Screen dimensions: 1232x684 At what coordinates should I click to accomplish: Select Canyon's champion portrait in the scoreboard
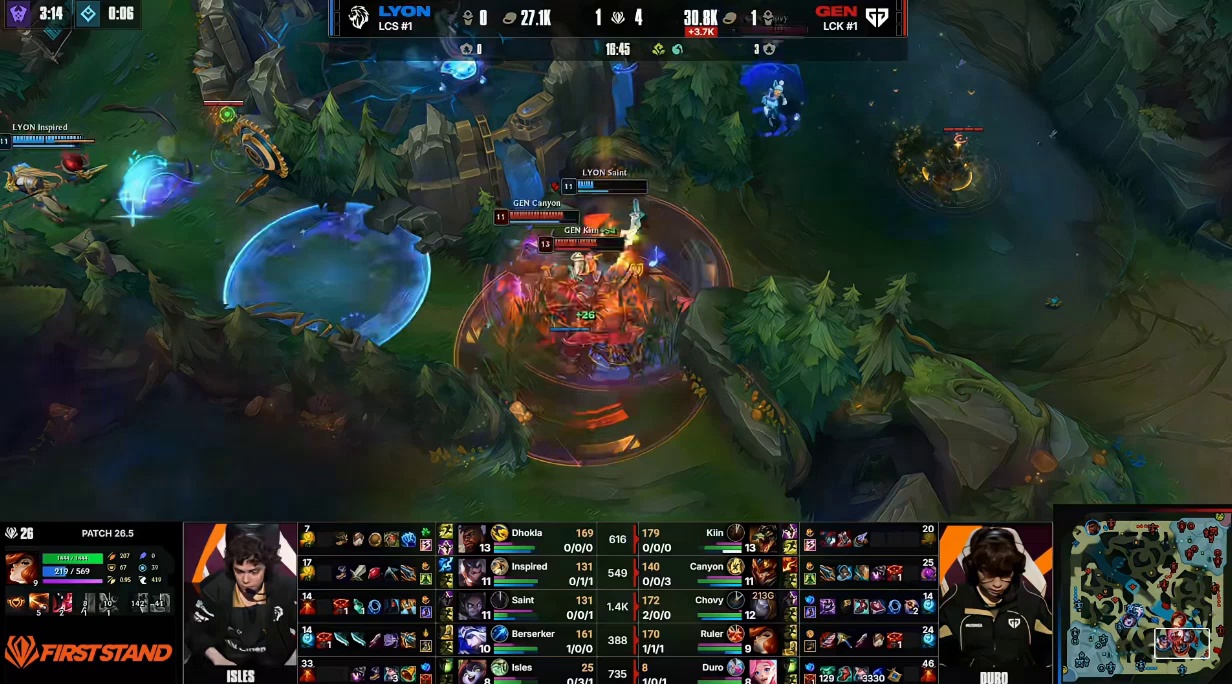click(x=763, y=573)
